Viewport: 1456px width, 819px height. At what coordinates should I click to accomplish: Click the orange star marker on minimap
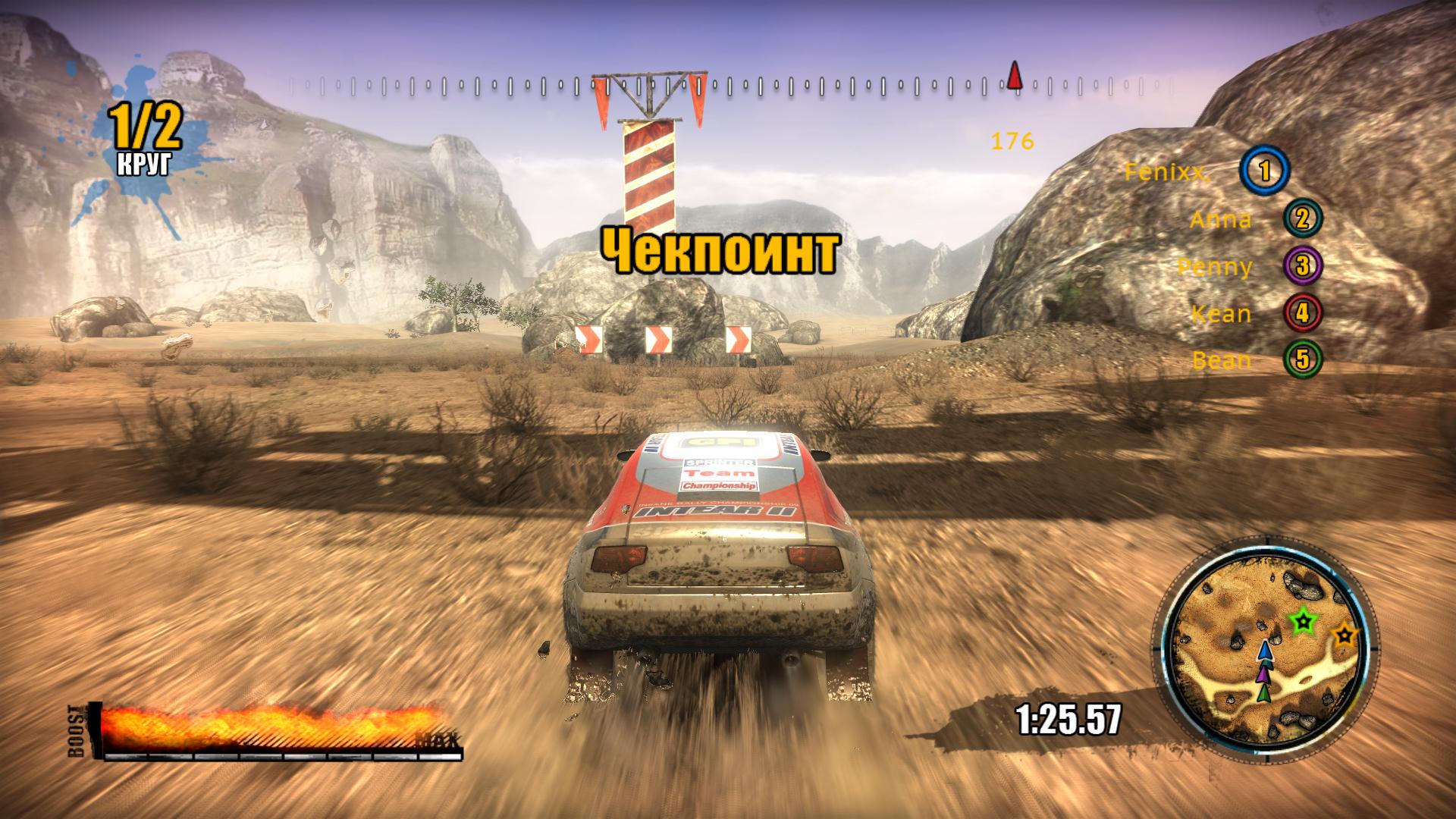(1345, 633)
